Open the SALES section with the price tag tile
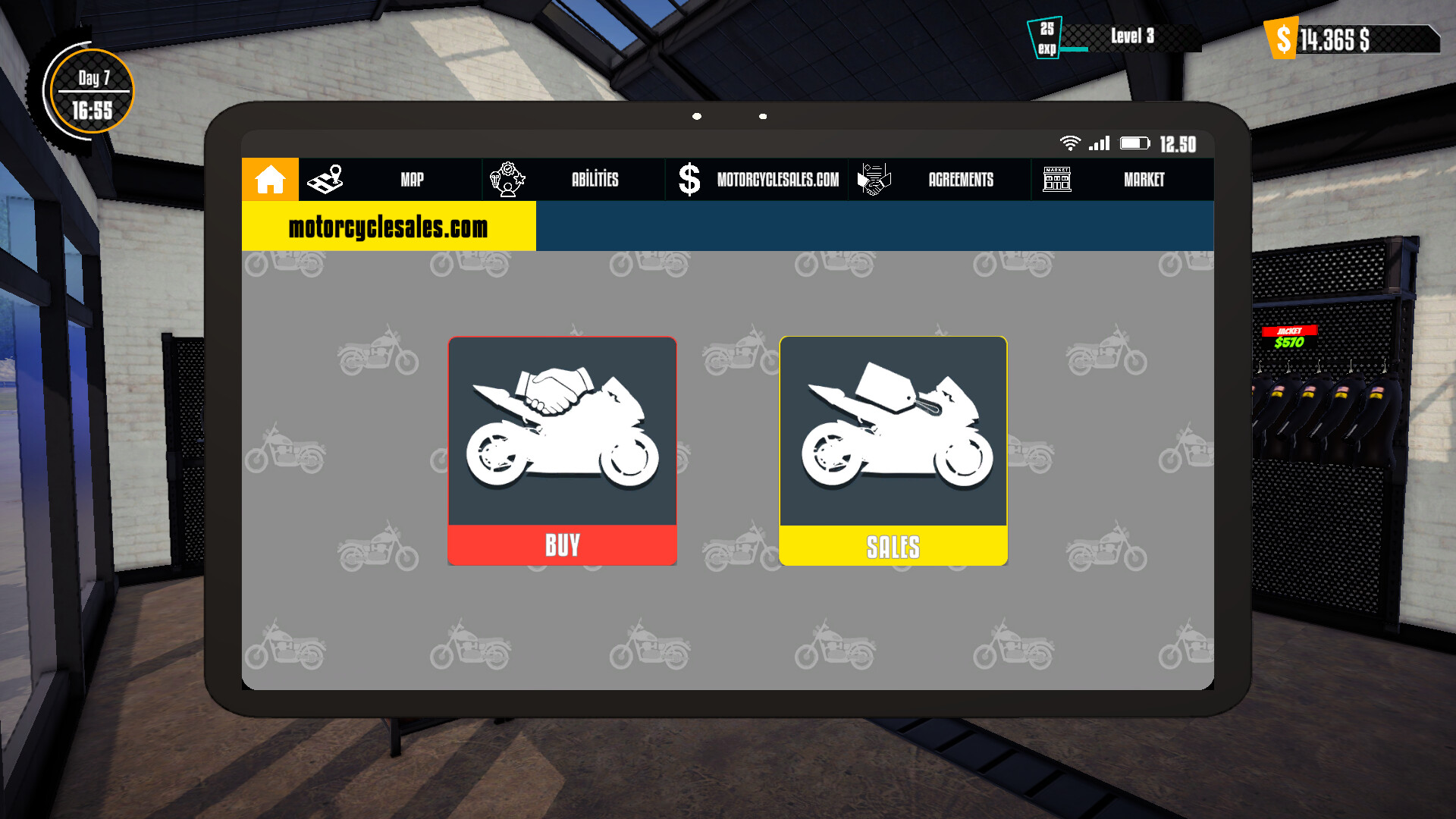The width and height of the screenshot is (1456, 819). (x=893, y=450)
